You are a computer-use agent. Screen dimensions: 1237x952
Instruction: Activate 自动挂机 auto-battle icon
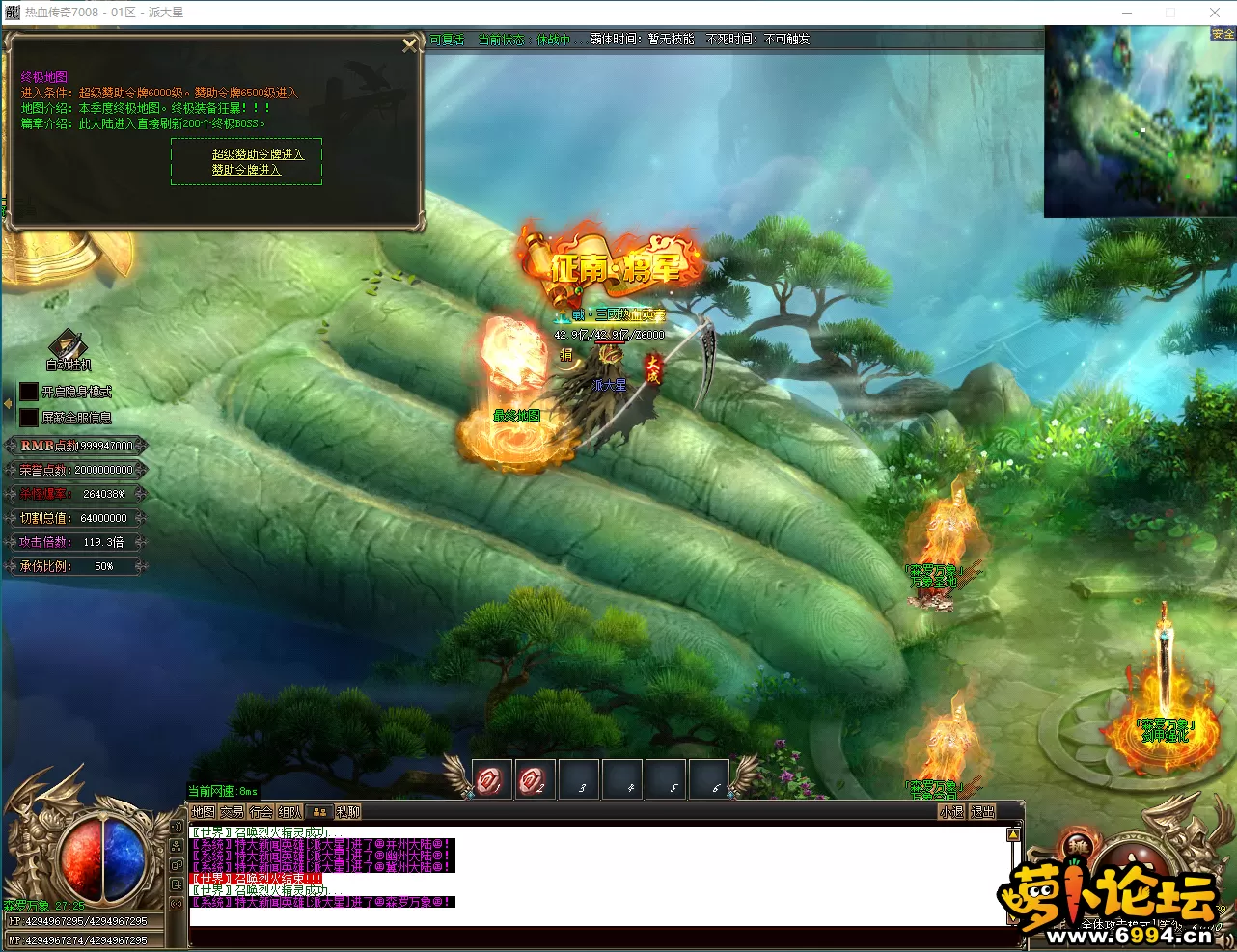pyautogui.click(x=68, y=345)
